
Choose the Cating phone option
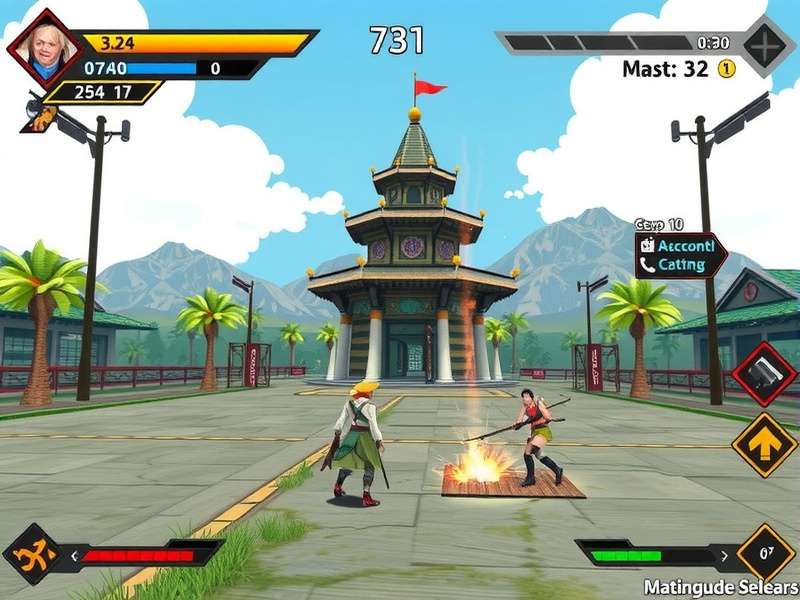pyautogui.click(x=681, y=266)
